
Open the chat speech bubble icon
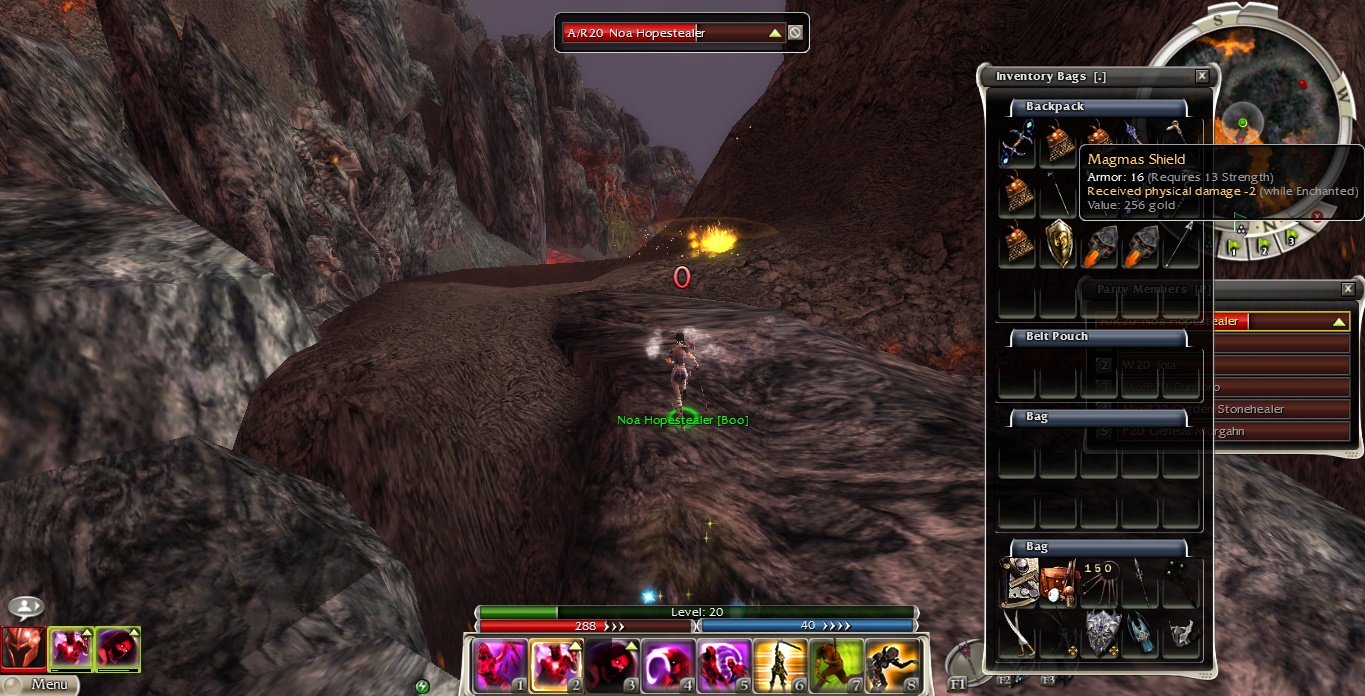click(x=25, y=607)
